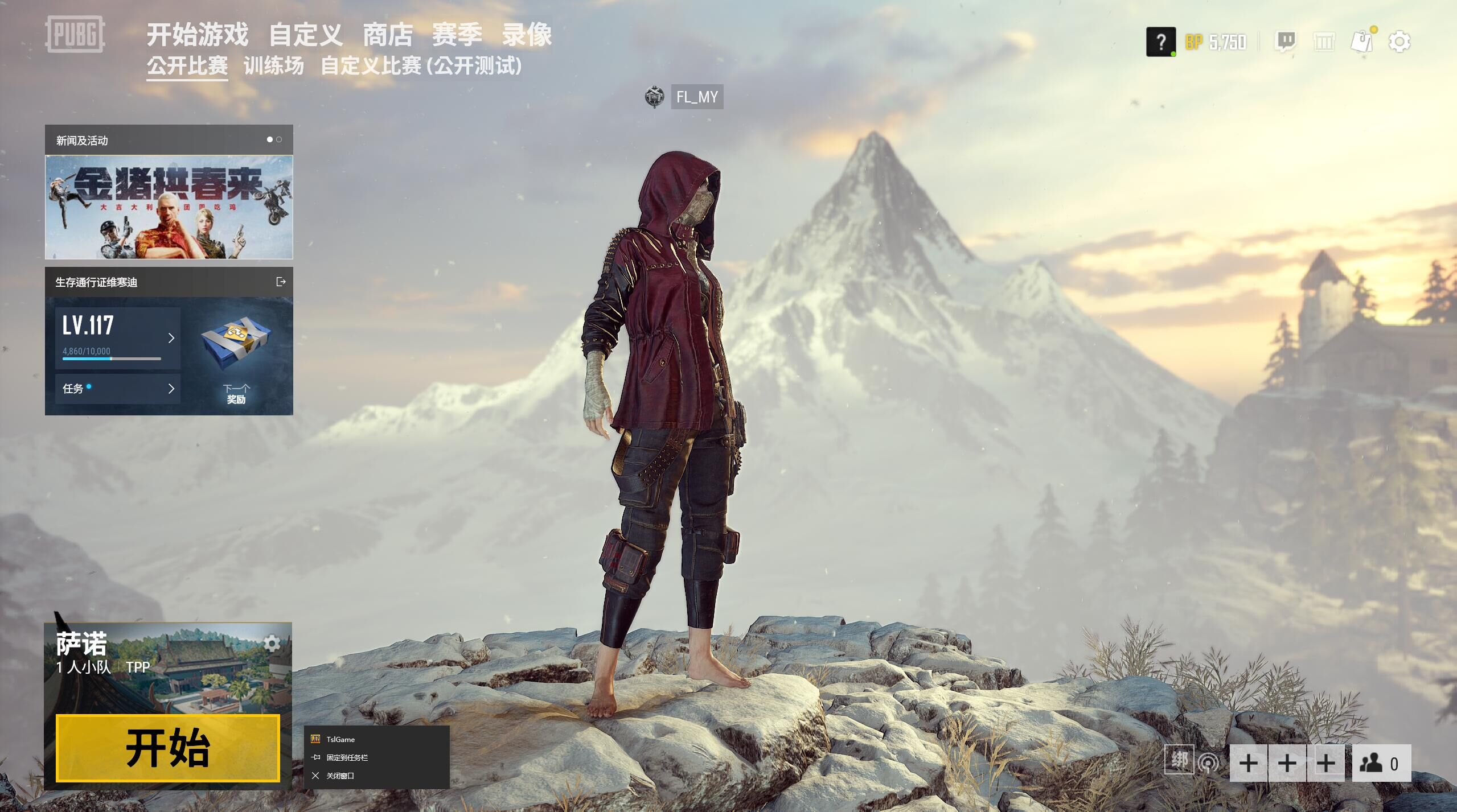Screen dimensions: 1457x812
Task: Switch to the 训练场 training mode tab
Action: [274, 66]
